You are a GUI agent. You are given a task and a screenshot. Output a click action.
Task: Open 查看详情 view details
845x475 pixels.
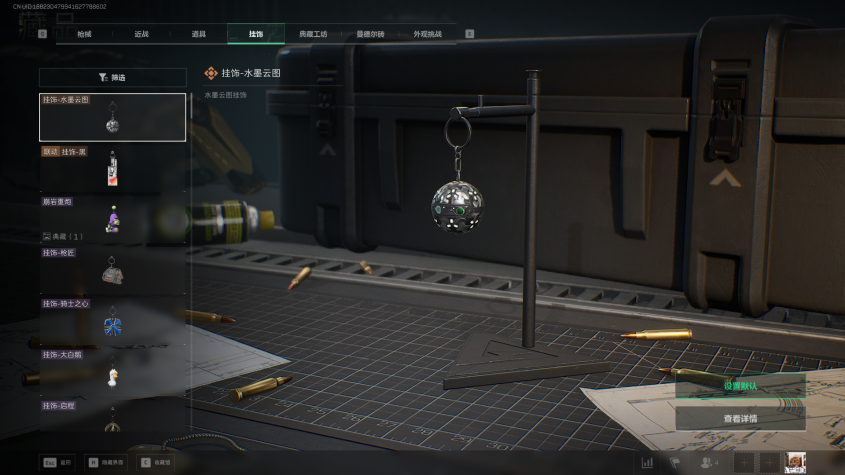tap(740, 418)
